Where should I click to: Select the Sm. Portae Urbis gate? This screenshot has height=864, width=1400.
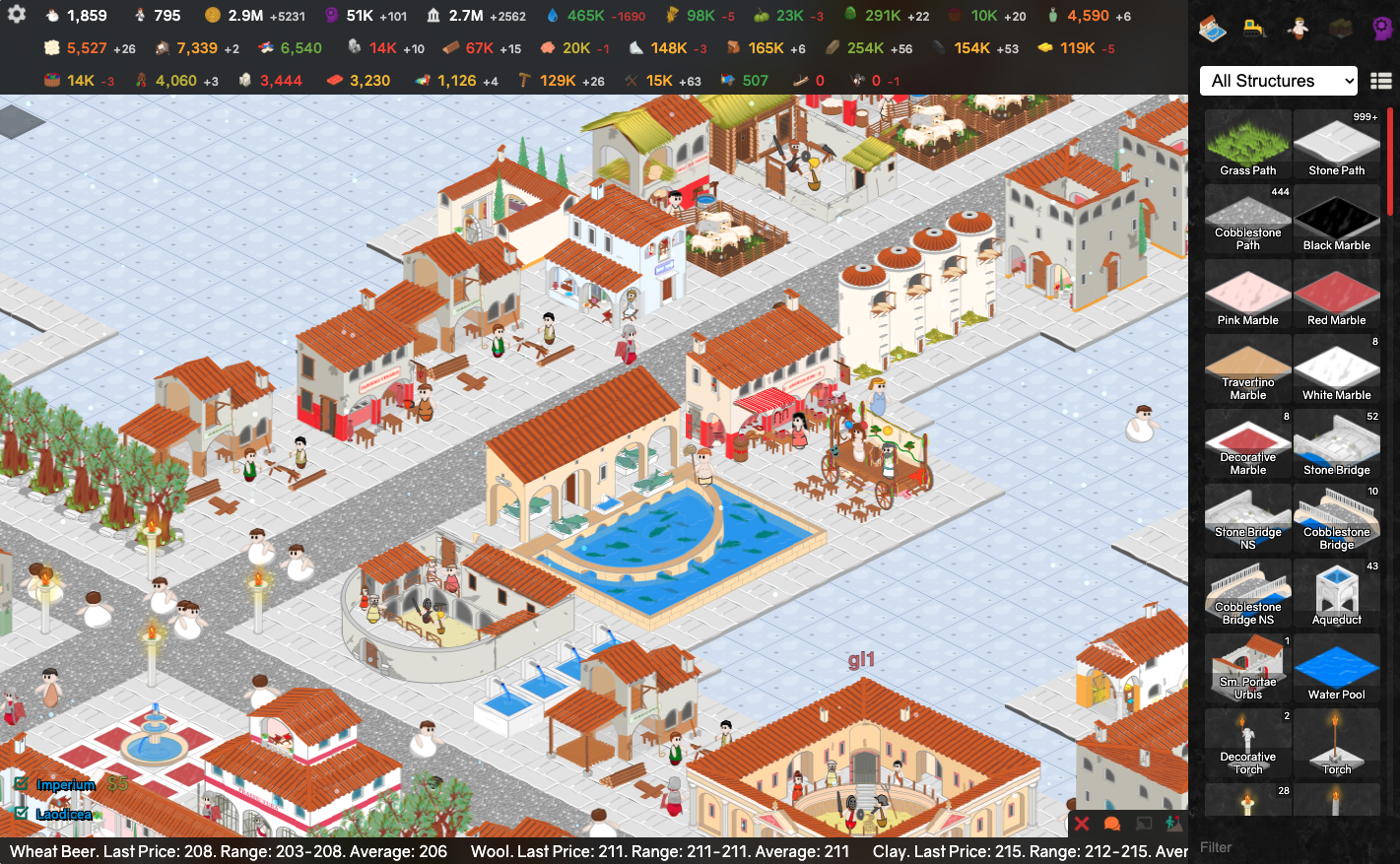tap(1247, 668)
